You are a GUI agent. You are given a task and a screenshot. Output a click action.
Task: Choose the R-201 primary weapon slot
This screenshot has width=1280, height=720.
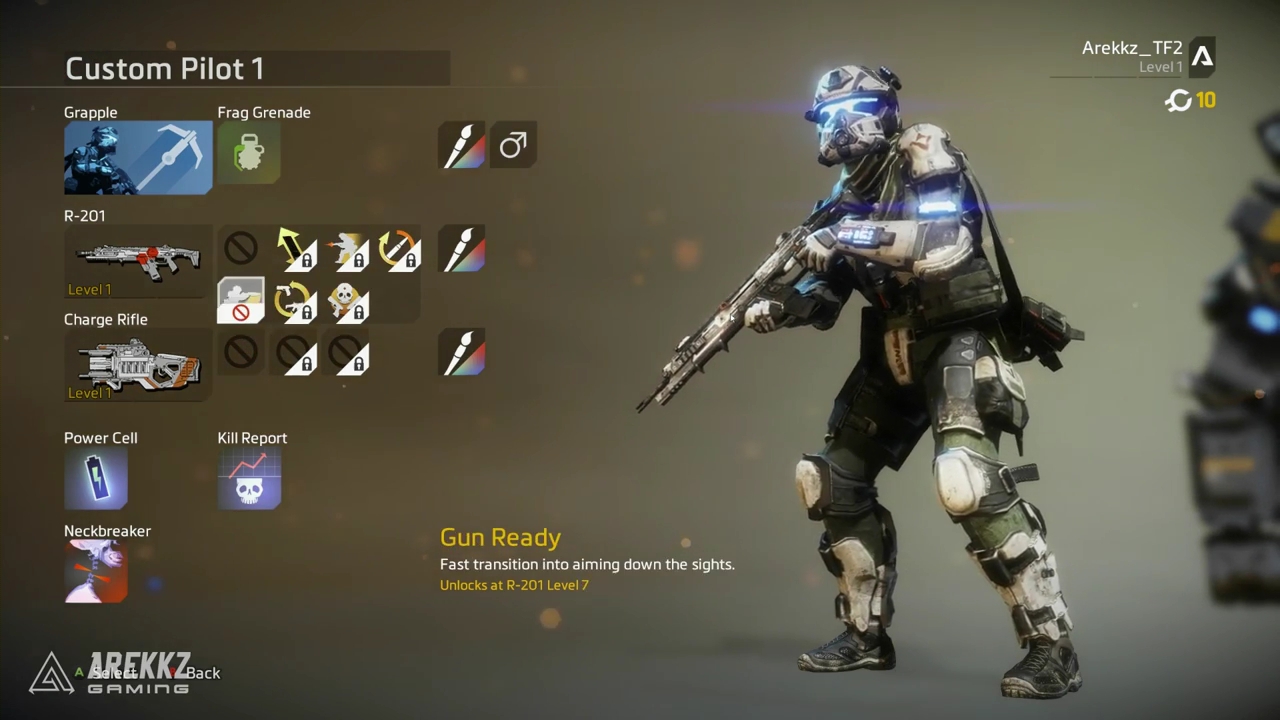tap(138, 260)
